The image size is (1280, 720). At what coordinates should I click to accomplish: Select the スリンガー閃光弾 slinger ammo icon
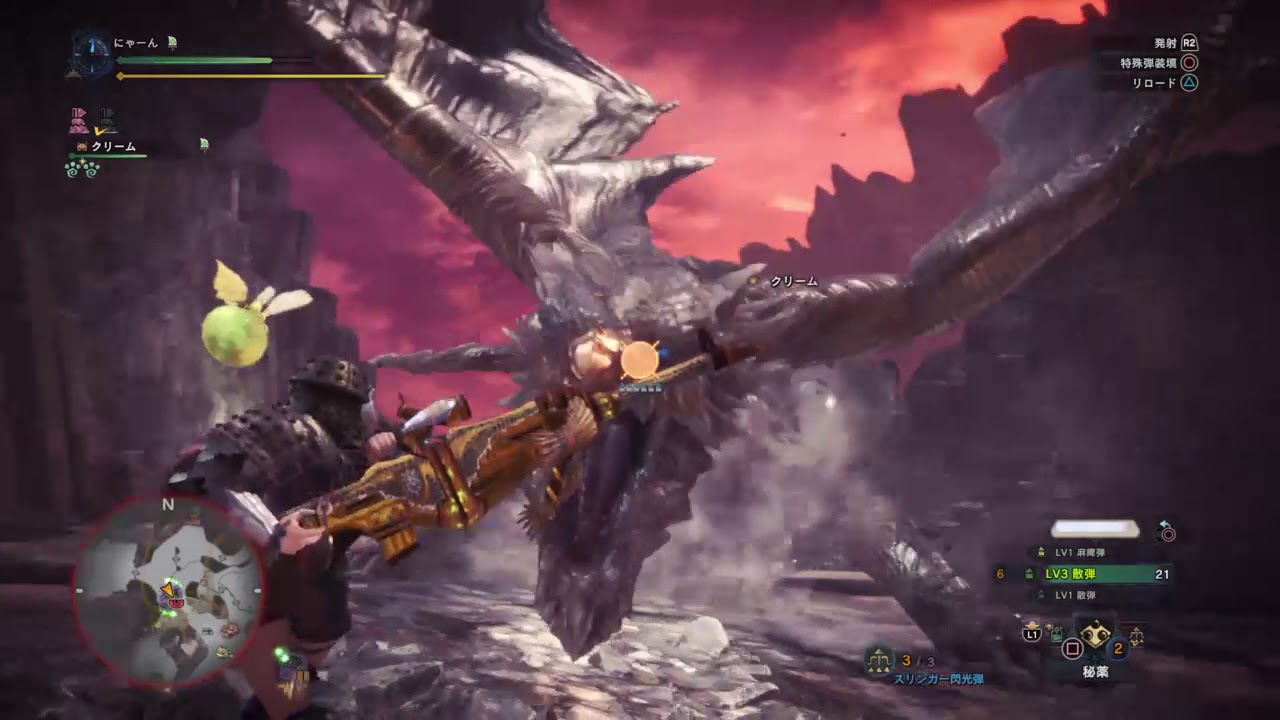881,659
